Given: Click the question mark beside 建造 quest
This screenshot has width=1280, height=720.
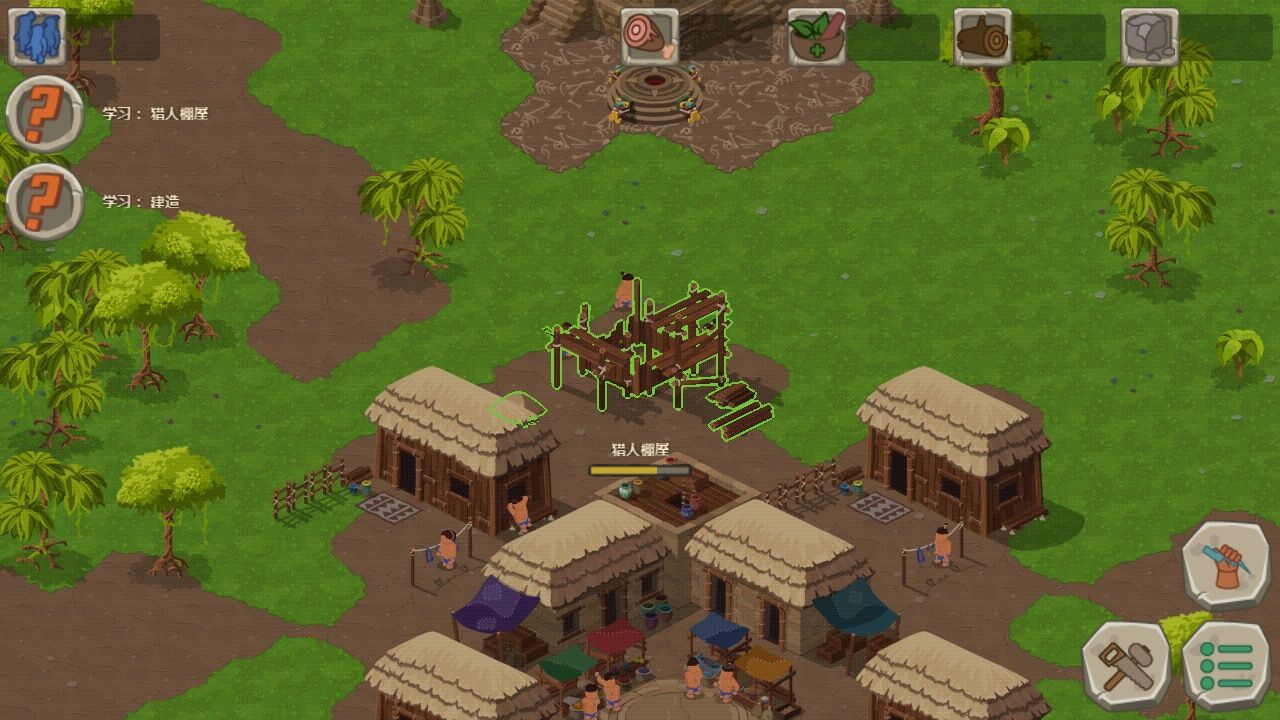Looking at the screenshot, I should pos(42,199).
